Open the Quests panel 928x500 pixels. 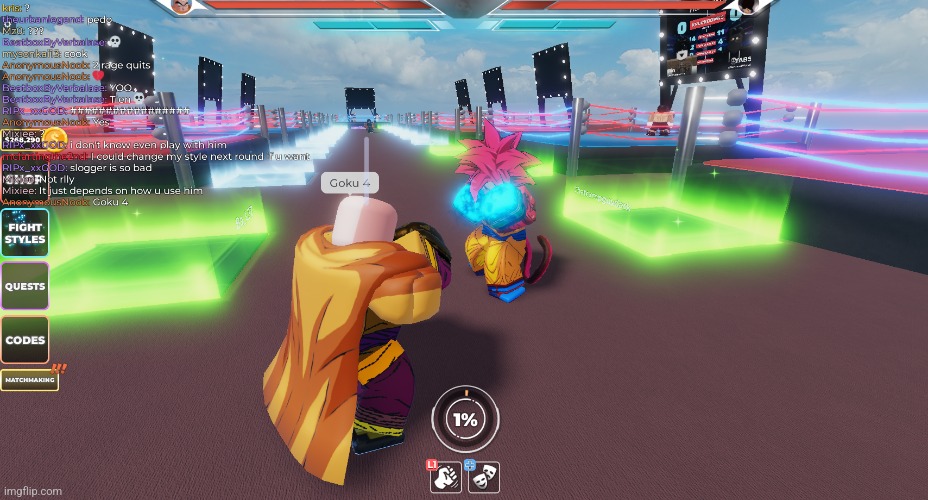pyautogui.click(x=25, y=287)
